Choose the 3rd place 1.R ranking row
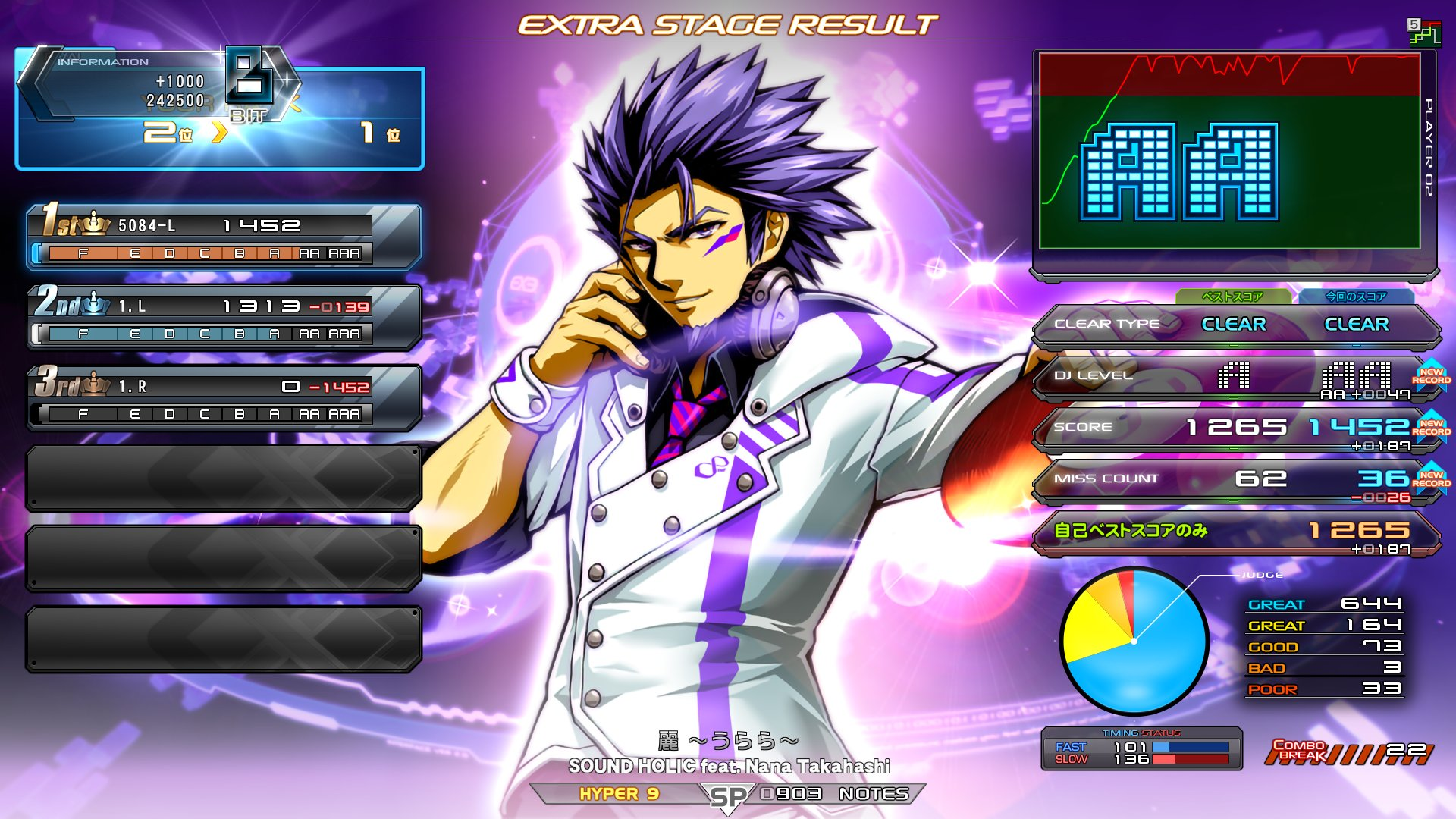 coord(224,398)
